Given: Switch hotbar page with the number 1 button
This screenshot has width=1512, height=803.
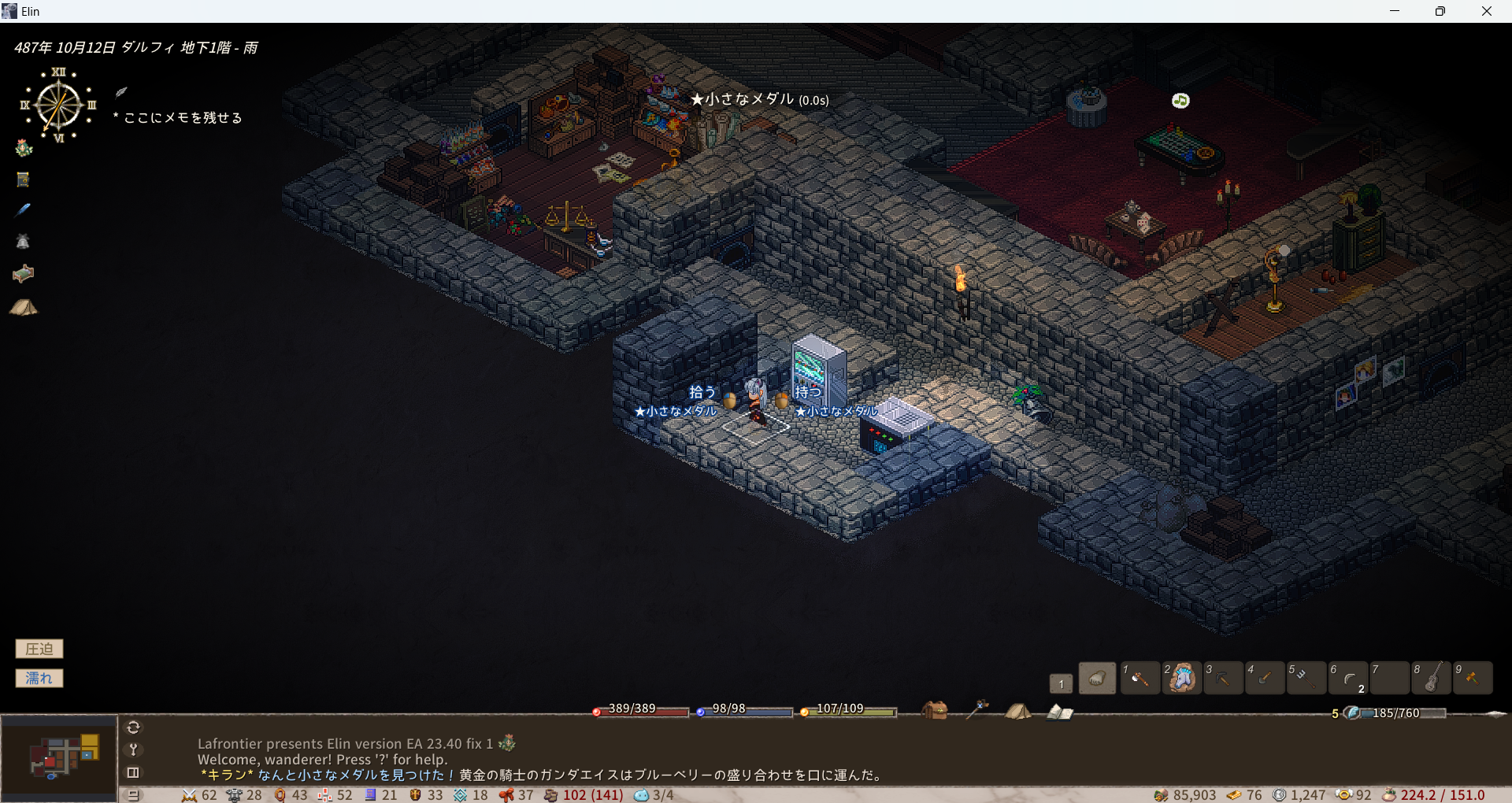Looking at the screenshot, I should [1061, 683].
